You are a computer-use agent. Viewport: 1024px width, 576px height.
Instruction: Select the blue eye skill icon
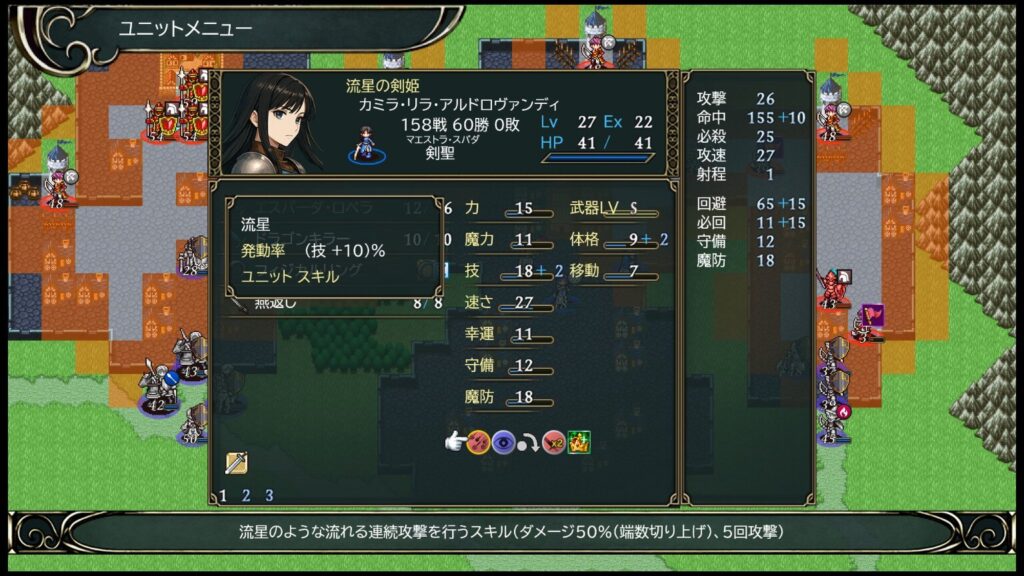pyautogui.click(x=503, y=441)
